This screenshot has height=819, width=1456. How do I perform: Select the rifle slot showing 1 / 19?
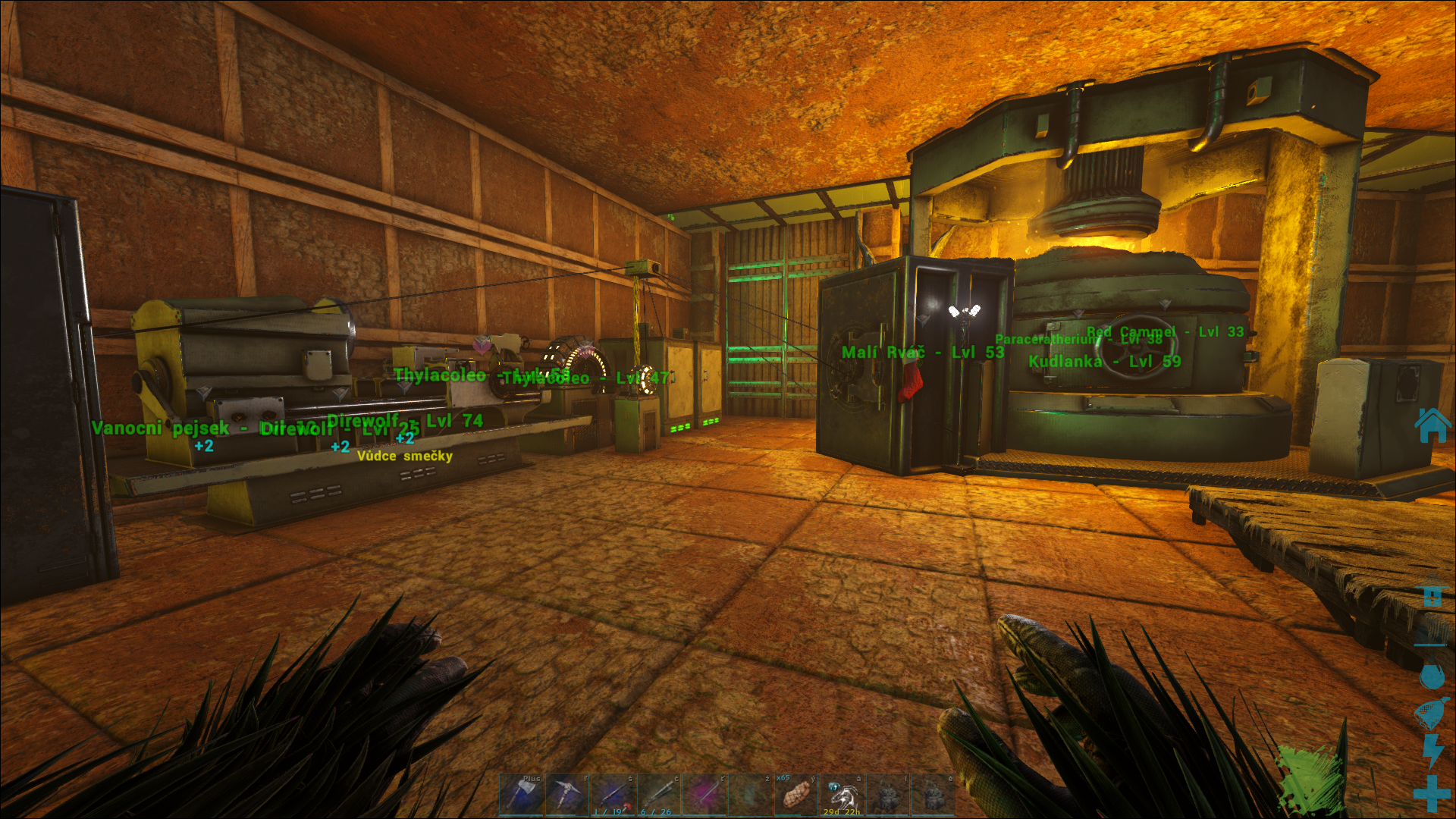(613, 794)
